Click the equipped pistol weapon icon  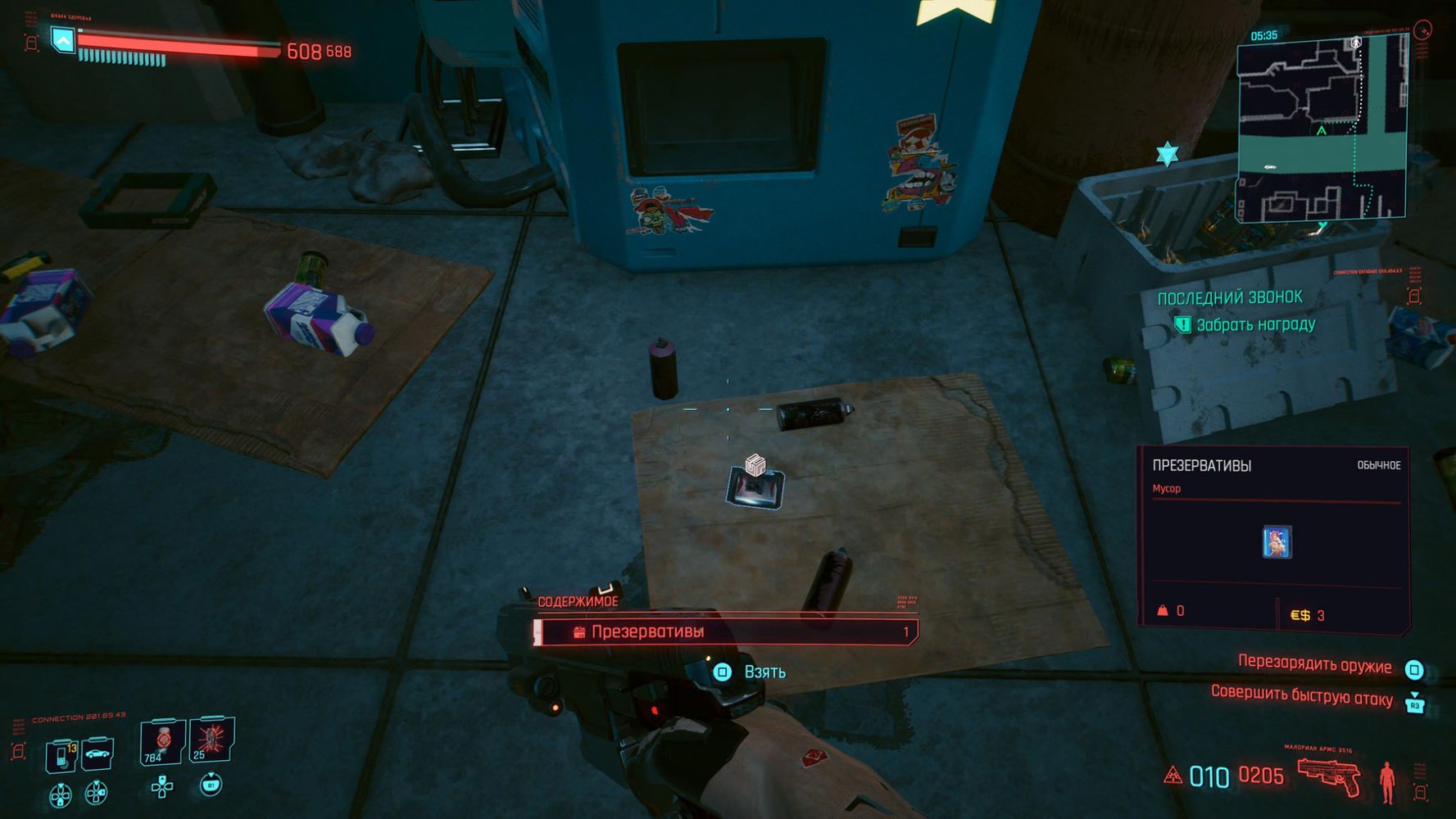pos(1328,775)
